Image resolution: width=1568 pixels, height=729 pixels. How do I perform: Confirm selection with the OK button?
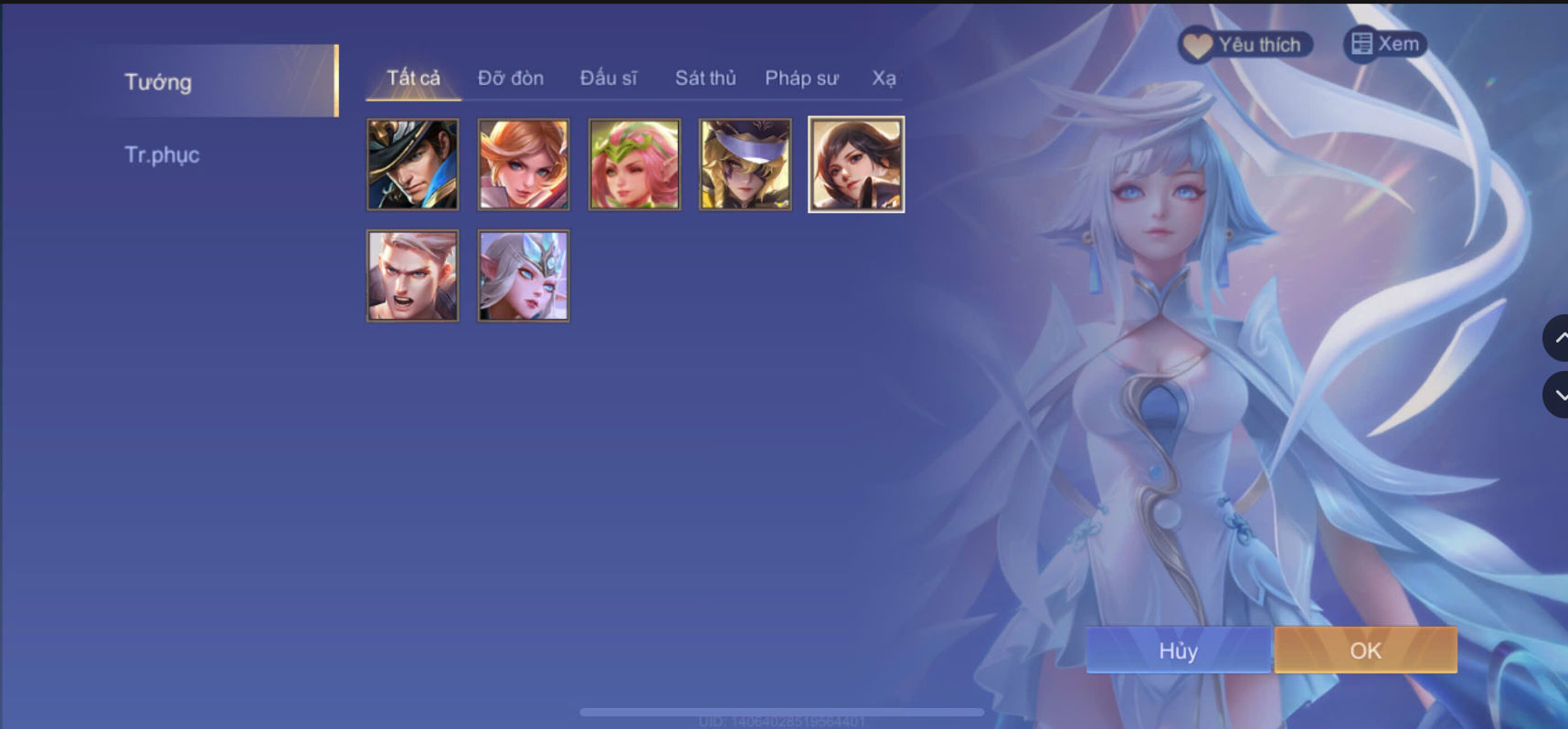[x=1365, y=650]
